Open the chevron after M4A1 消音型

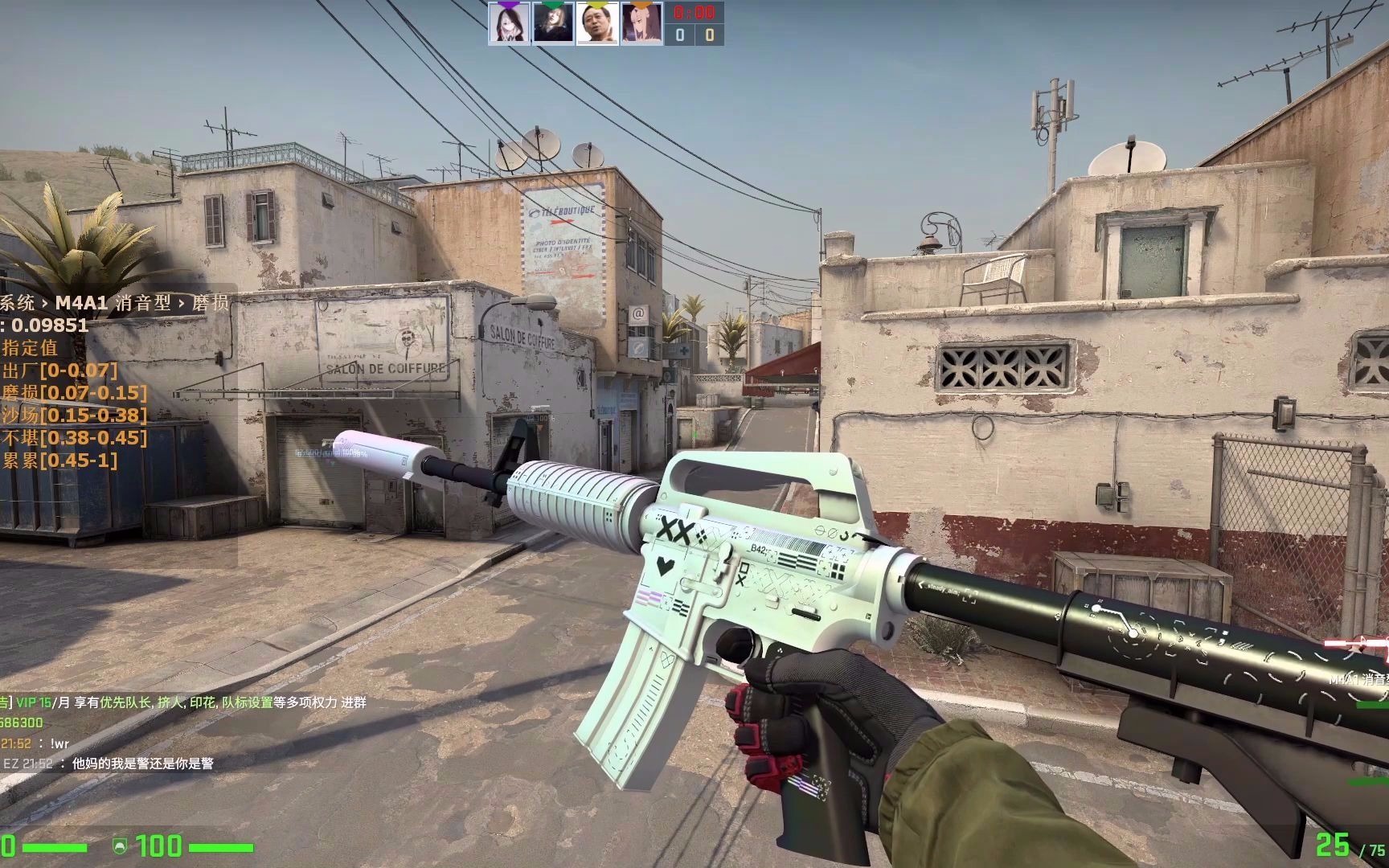[x=183, y=303]
